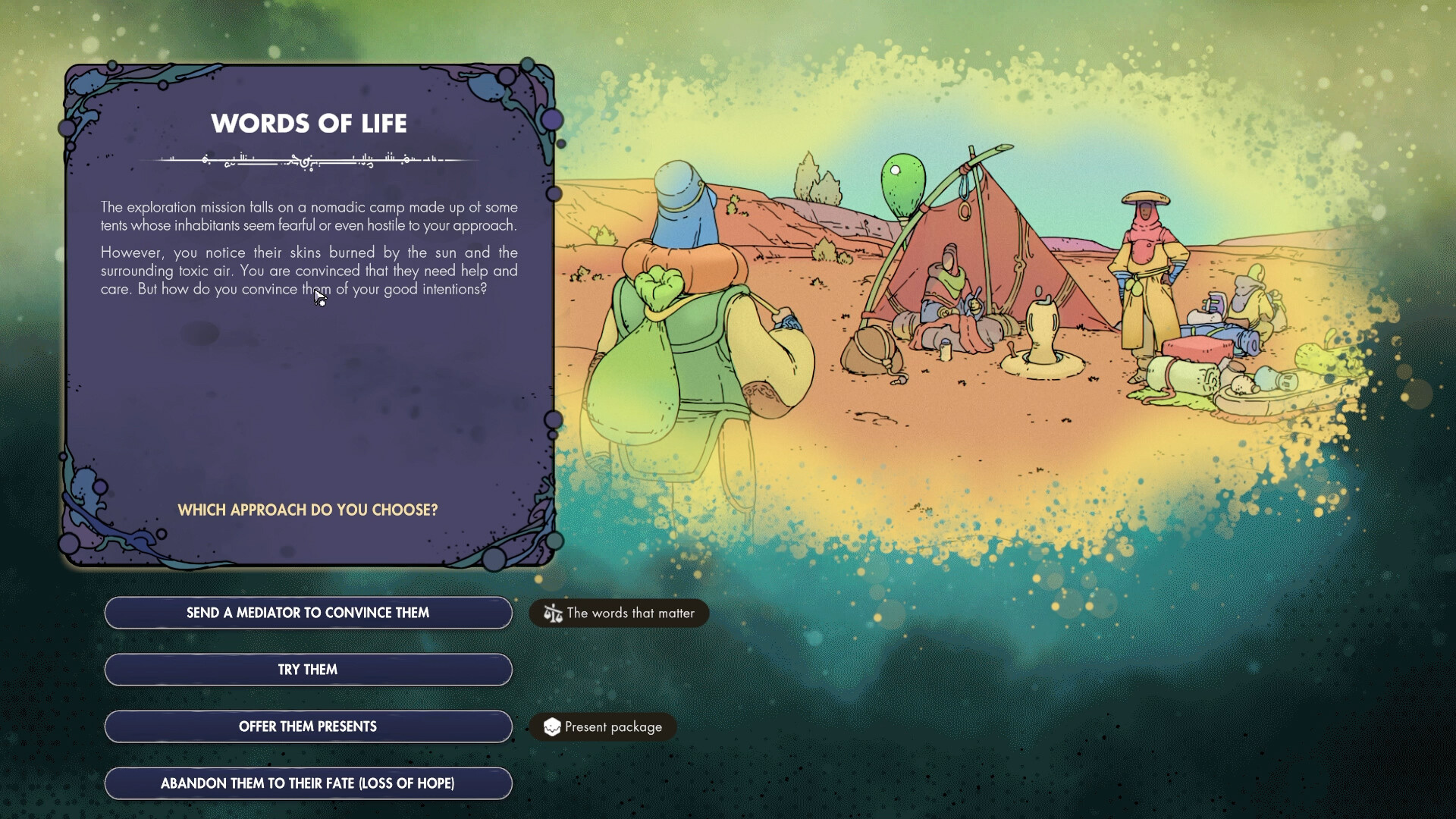Viewport: 1456px width, 819px height.
Task: Click the event description text panel
Action: coord(309,248)
